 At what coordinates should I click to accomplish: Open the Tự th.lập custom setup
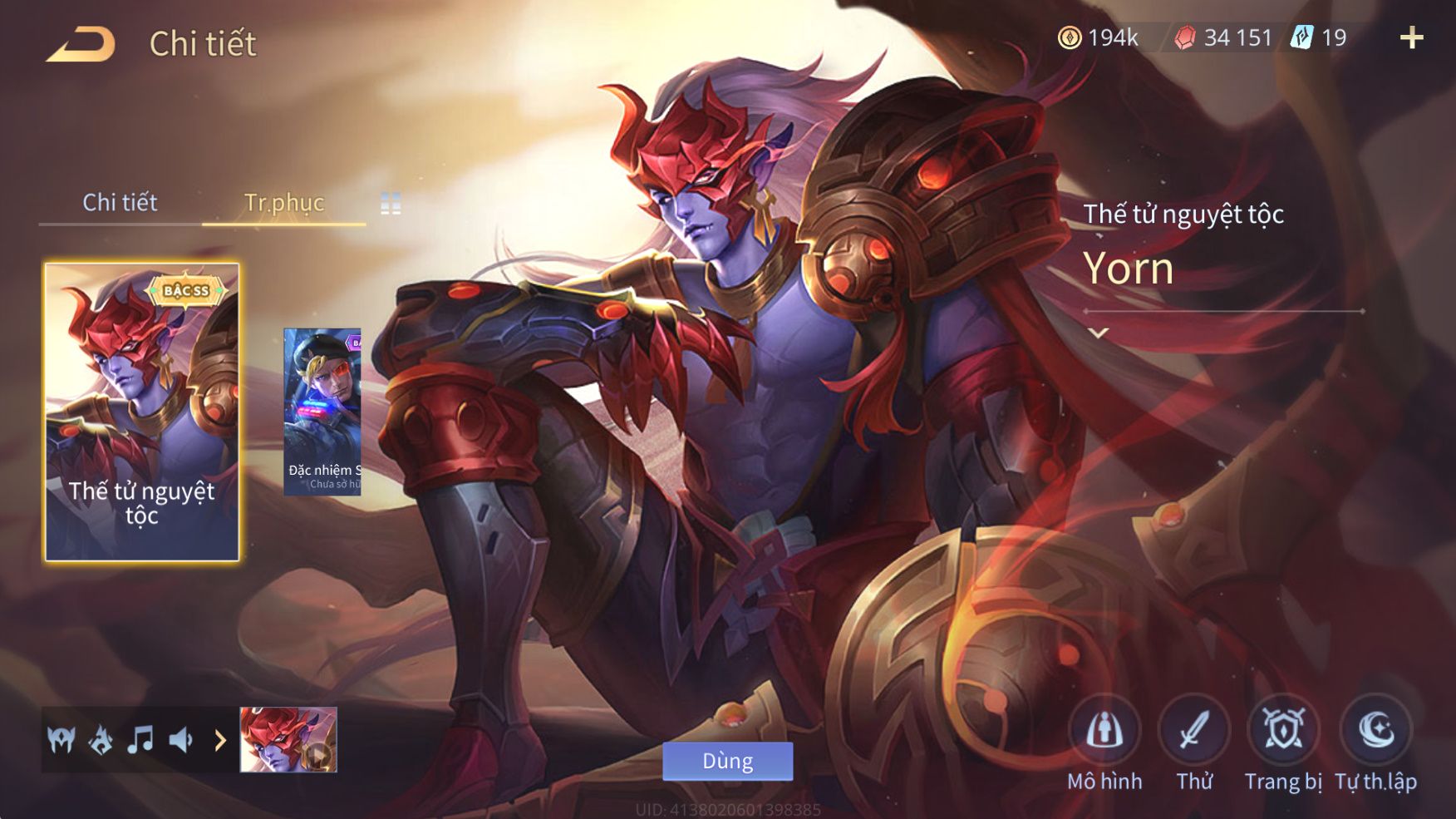[1375, 731]
